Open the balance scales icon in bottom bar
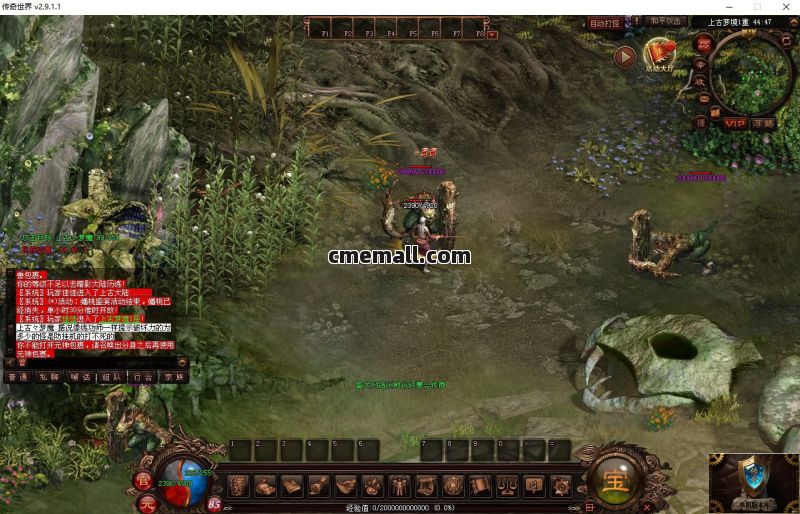This screenshot has height=514, width=800. point(508,485)
